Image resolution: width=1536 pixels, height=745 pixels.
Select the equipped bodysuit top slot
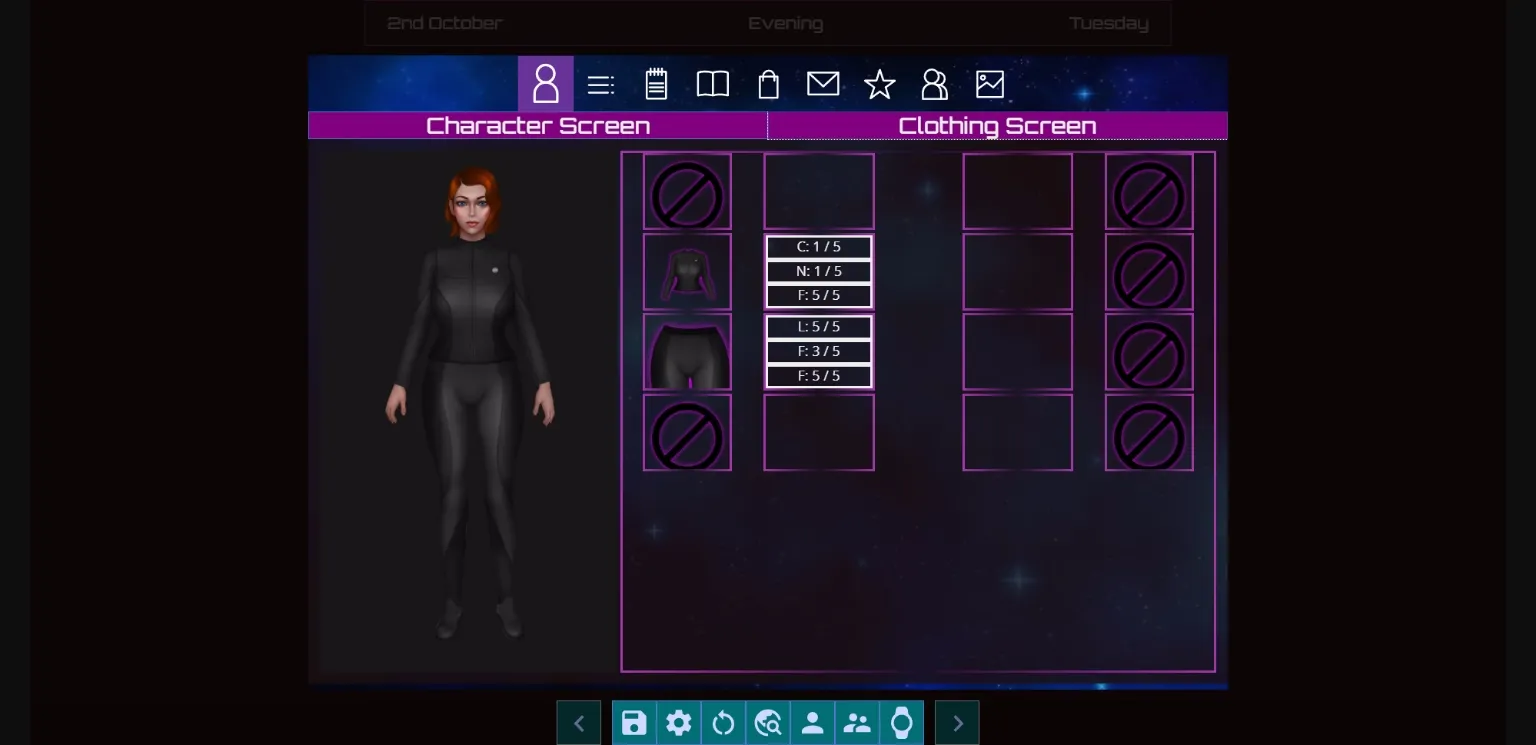[x=687, y=271]
